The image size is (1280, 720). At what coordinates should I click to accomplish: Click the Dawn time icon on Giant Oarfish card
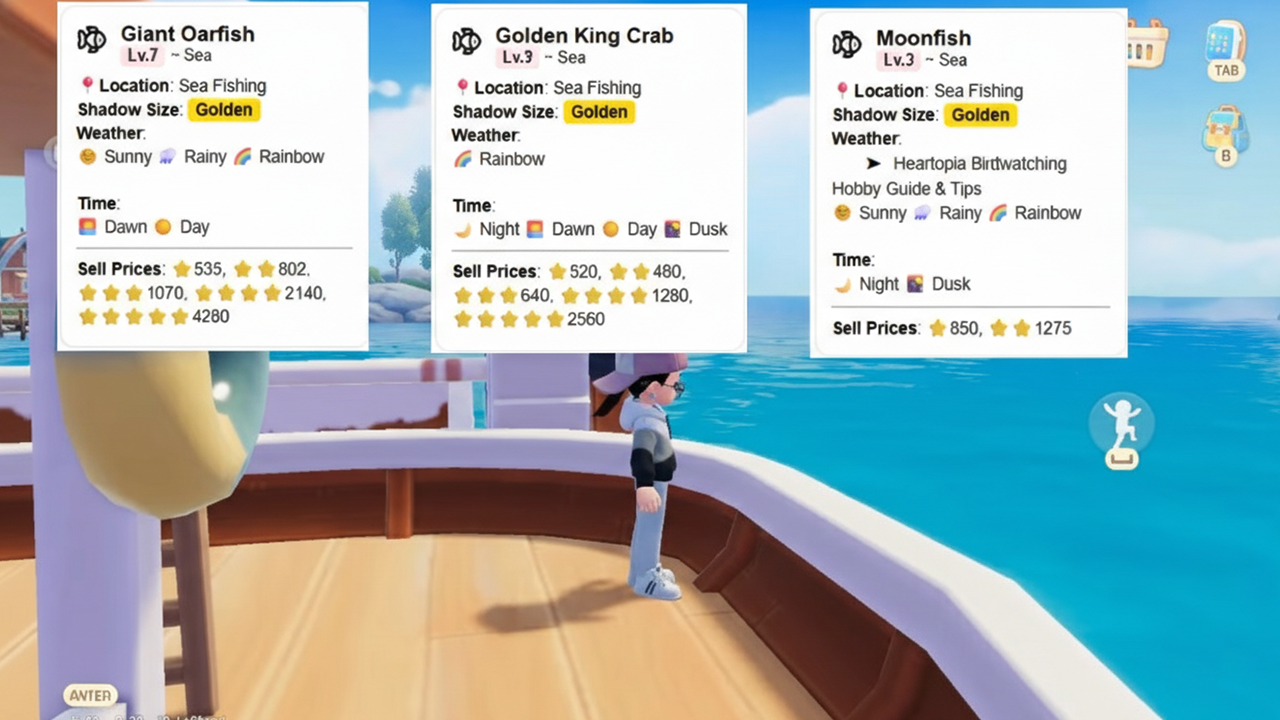click(87, 227)
